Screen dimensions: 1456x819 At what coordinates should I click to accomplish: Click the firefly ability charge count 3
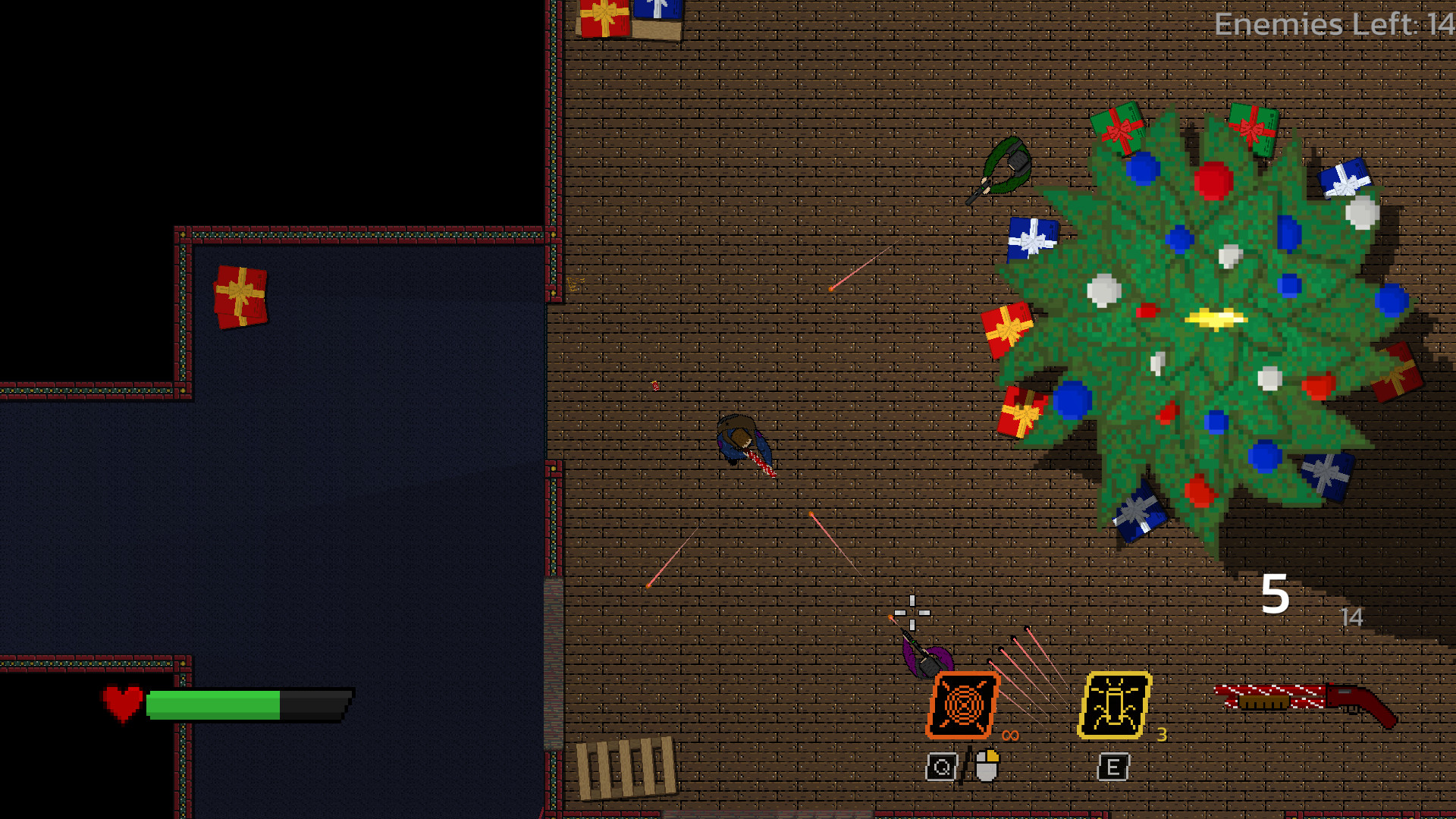point(1161,734)
